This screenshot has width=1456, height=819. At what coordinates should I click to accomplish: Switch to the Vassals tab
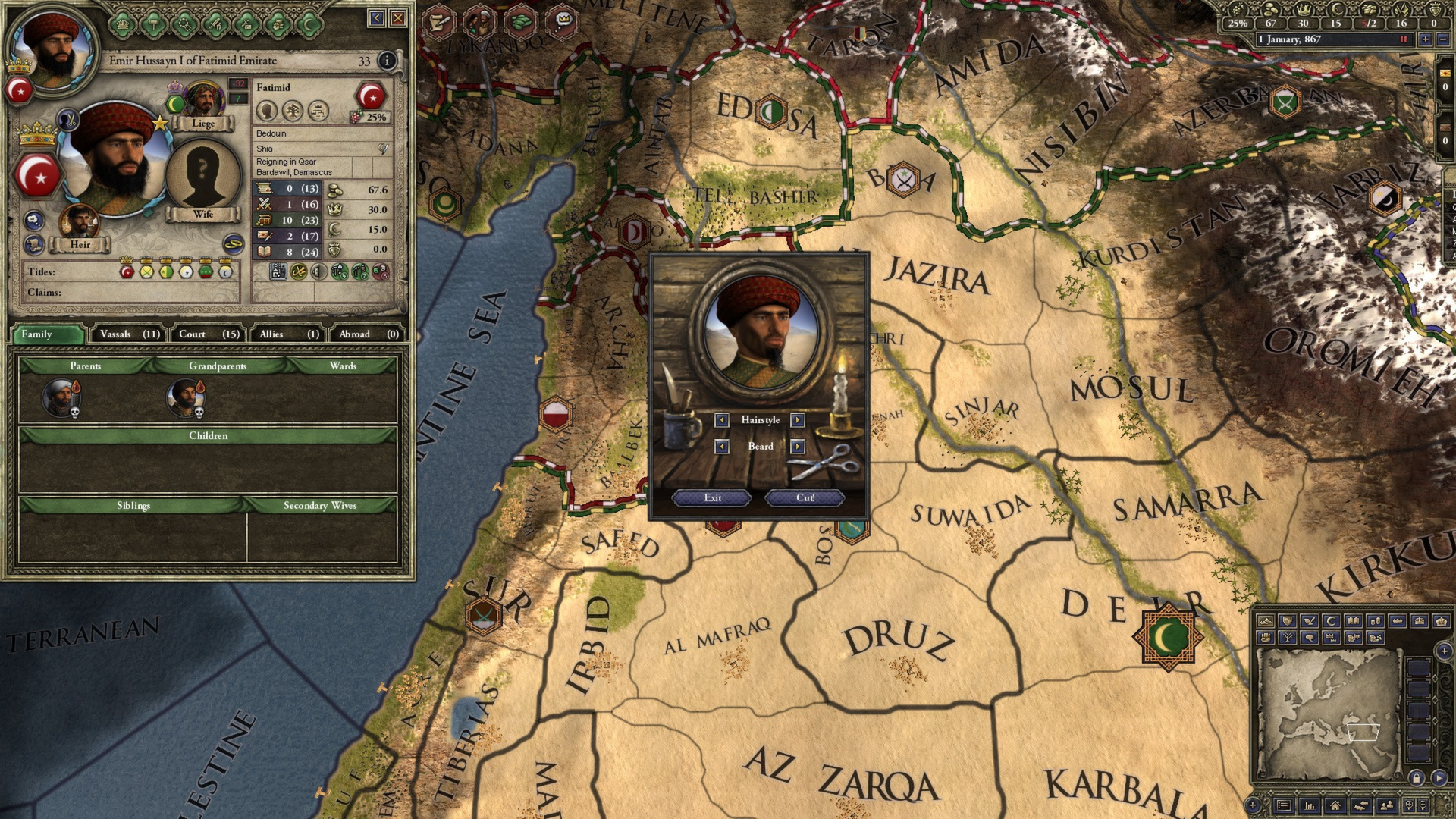(x=127, y=334)
